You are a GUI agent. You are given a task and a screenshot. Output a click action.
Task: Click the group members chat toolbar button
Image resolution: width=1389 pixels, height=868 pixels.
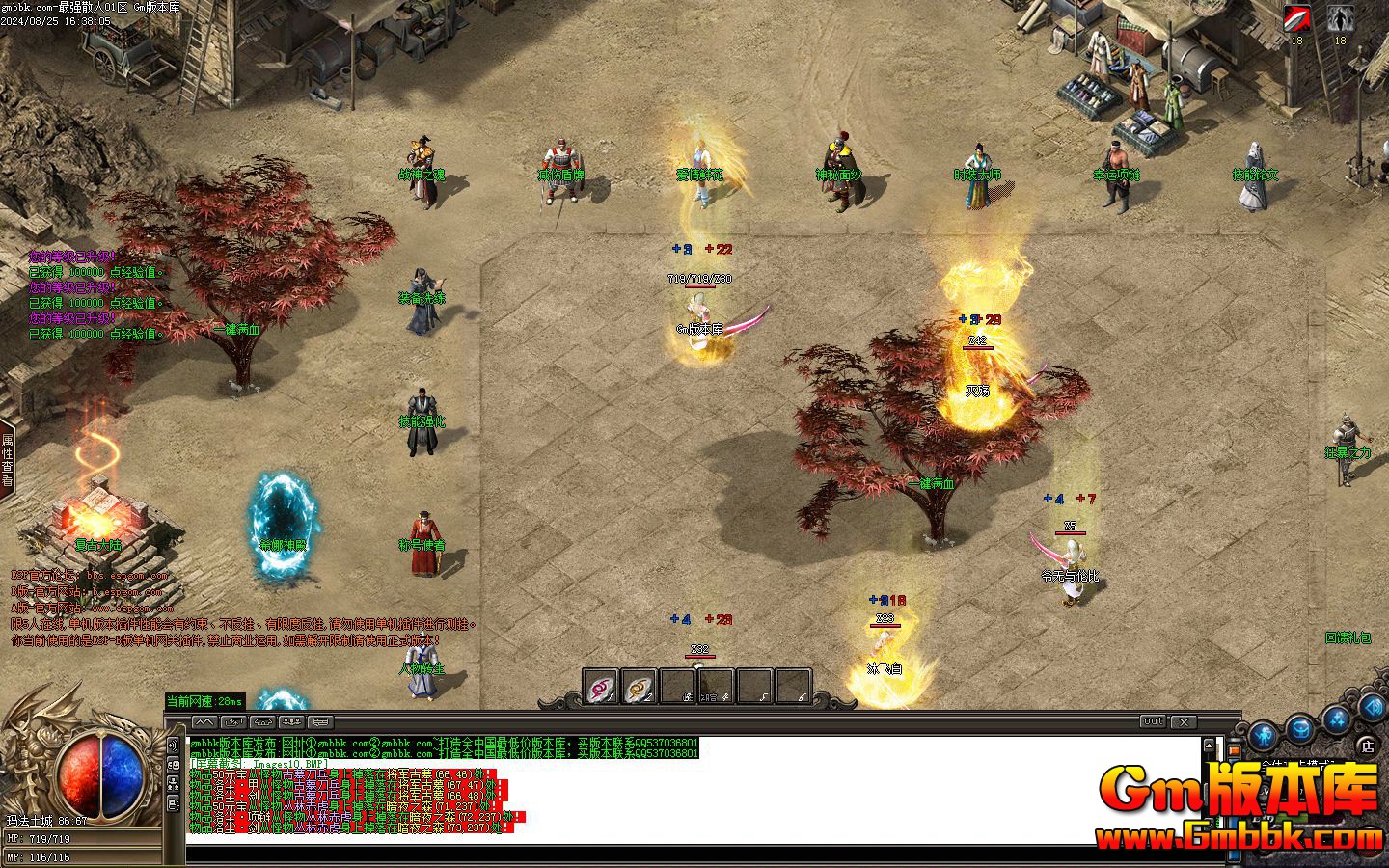[291, 721]
